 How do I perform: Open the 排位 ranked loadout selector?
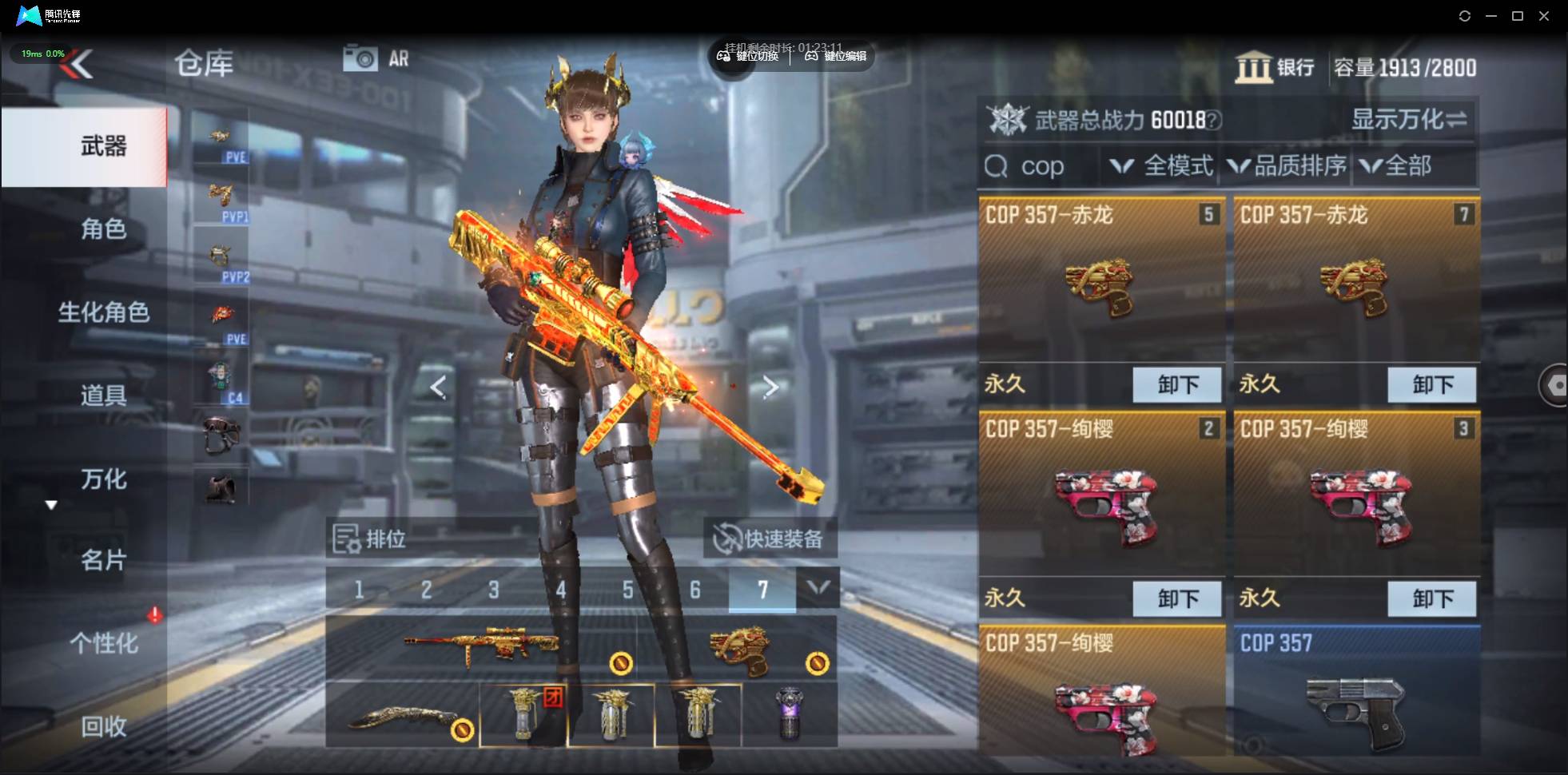pos(370,539)
